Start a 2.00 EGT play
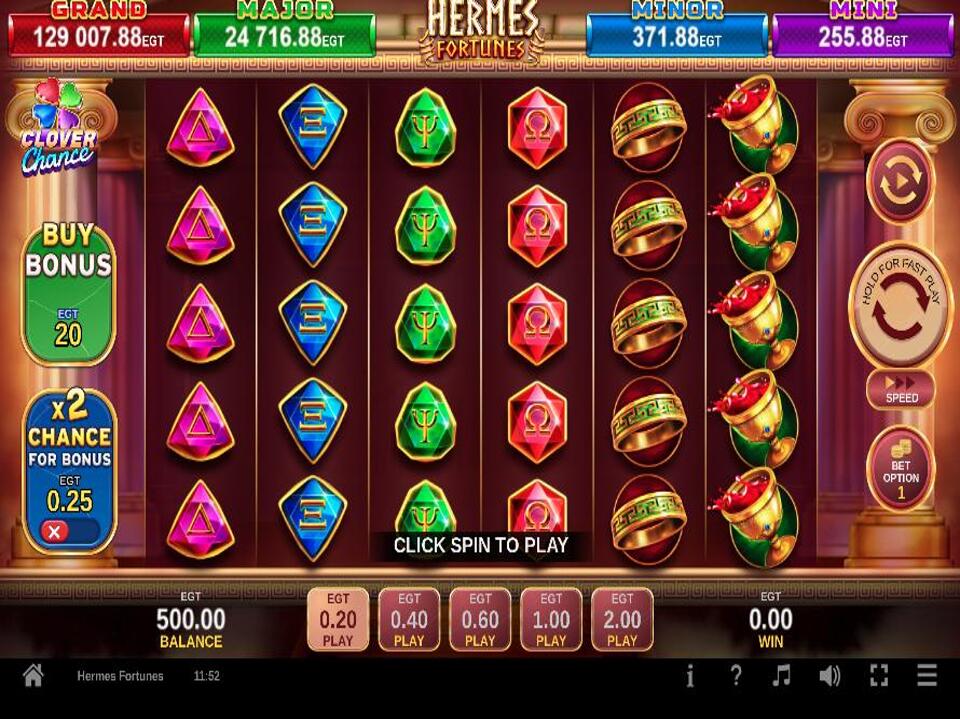 point(622,619)
